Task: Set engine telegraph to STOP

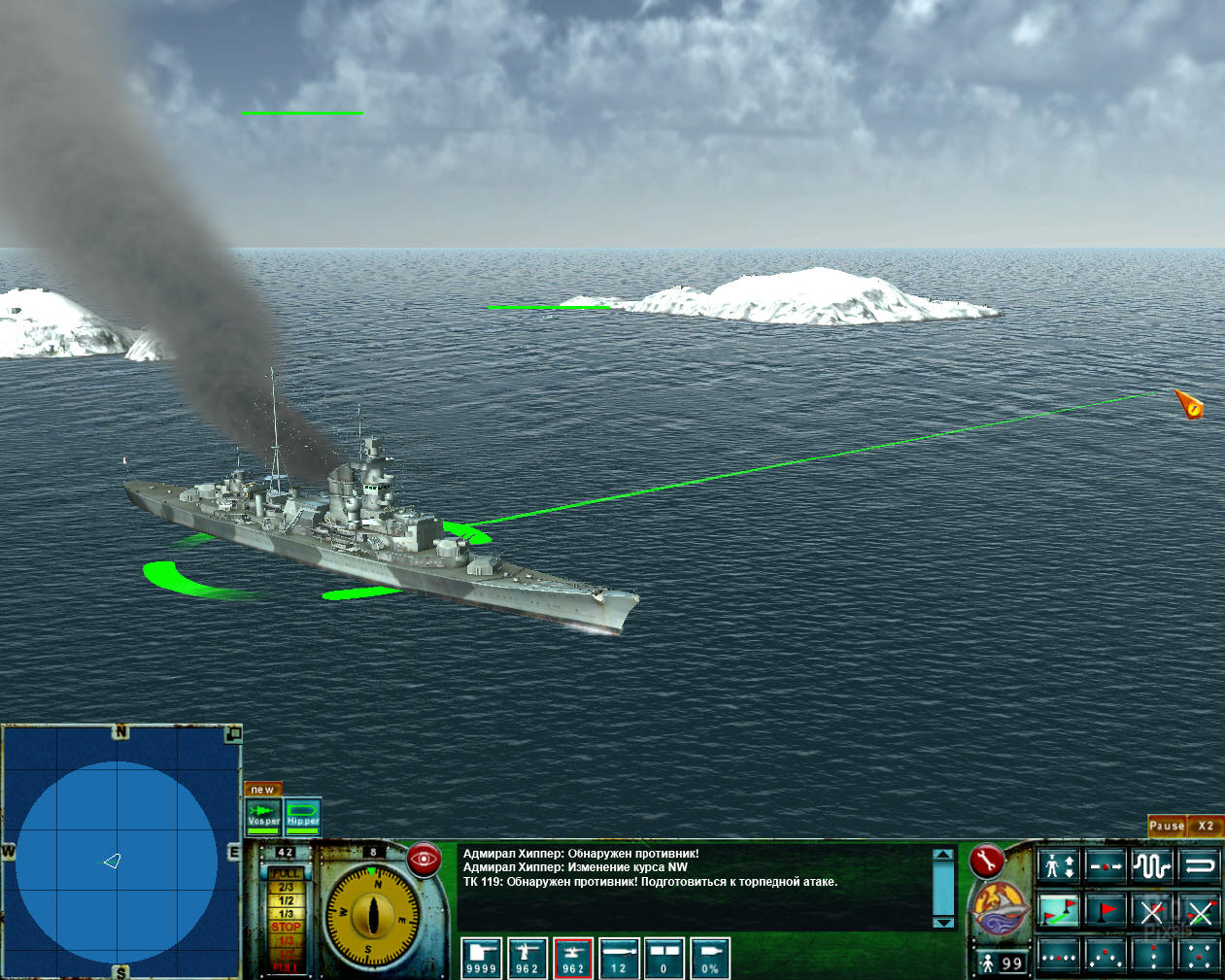Action: coord(286,928)
